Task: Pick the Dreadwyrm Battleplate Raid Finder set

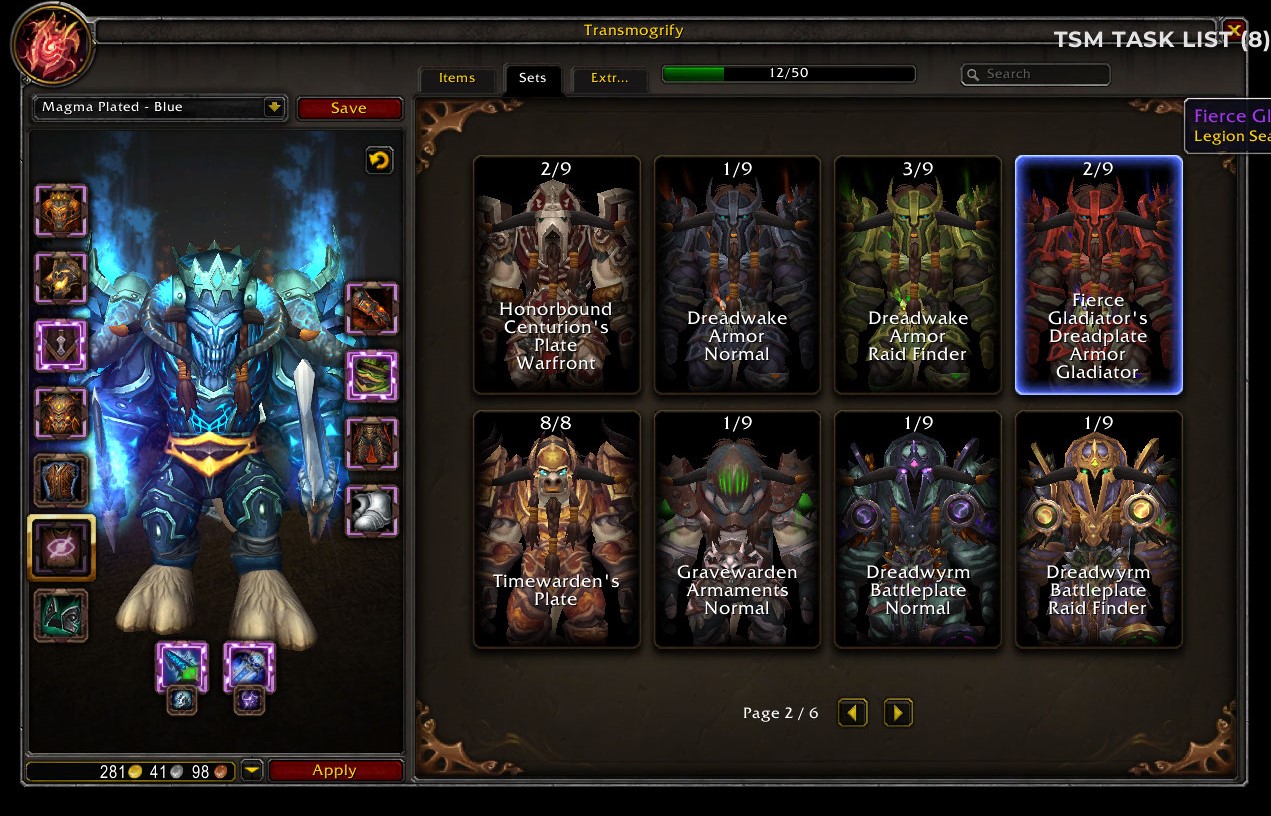Action: pos(1098,529)
